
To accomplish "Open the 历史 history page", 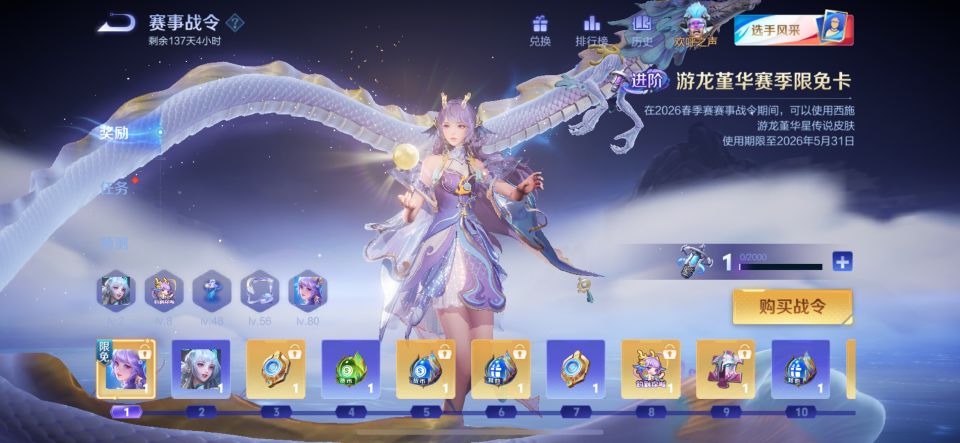I will point(642,30).
